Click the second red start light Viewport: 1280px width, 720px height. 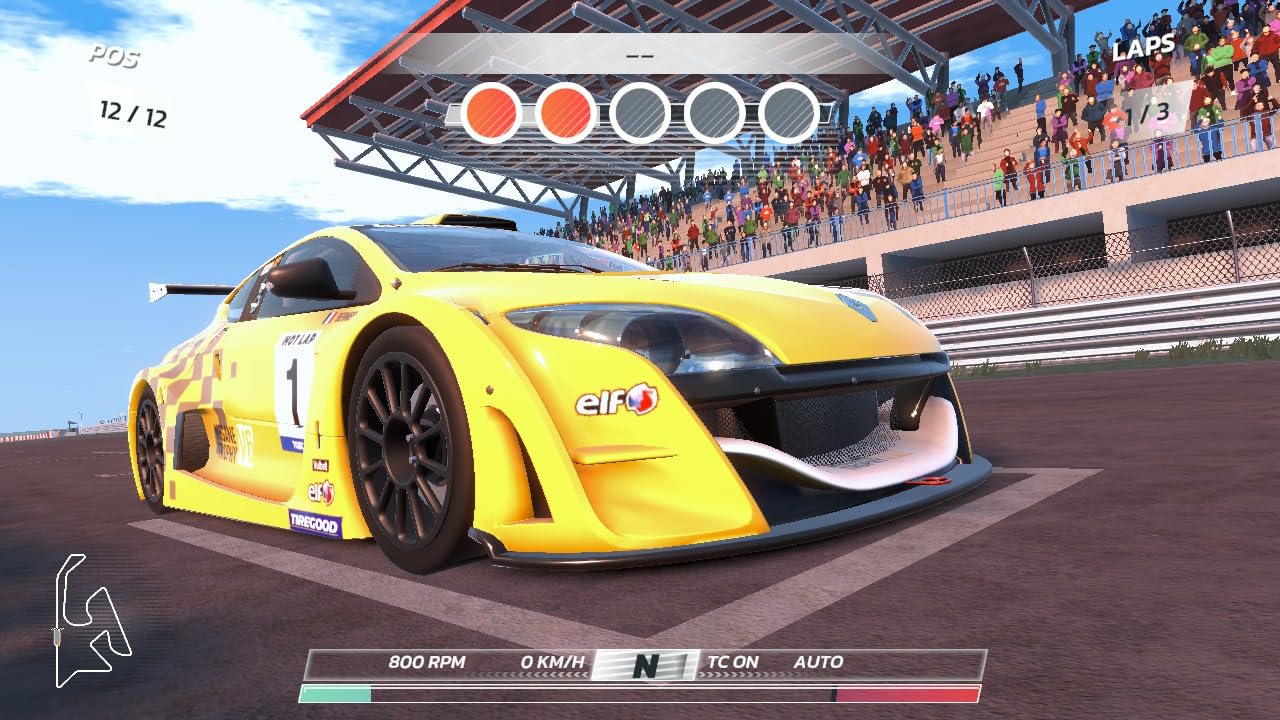point(567,112)
